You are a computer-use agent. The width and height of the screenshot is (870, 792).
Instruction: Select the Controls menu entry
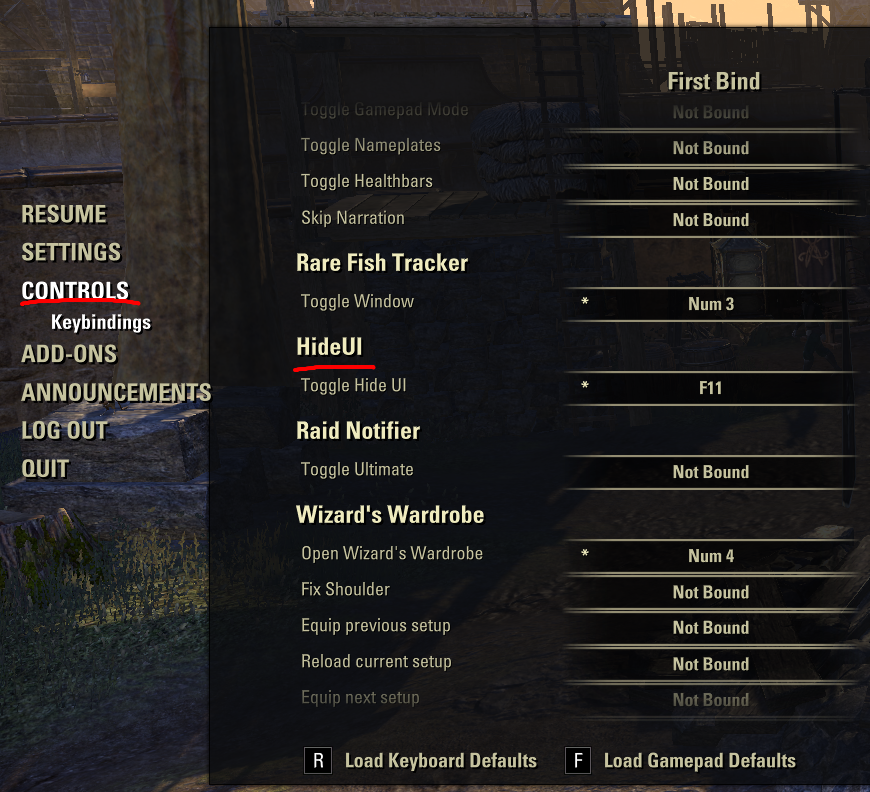(x=75, y=291)
